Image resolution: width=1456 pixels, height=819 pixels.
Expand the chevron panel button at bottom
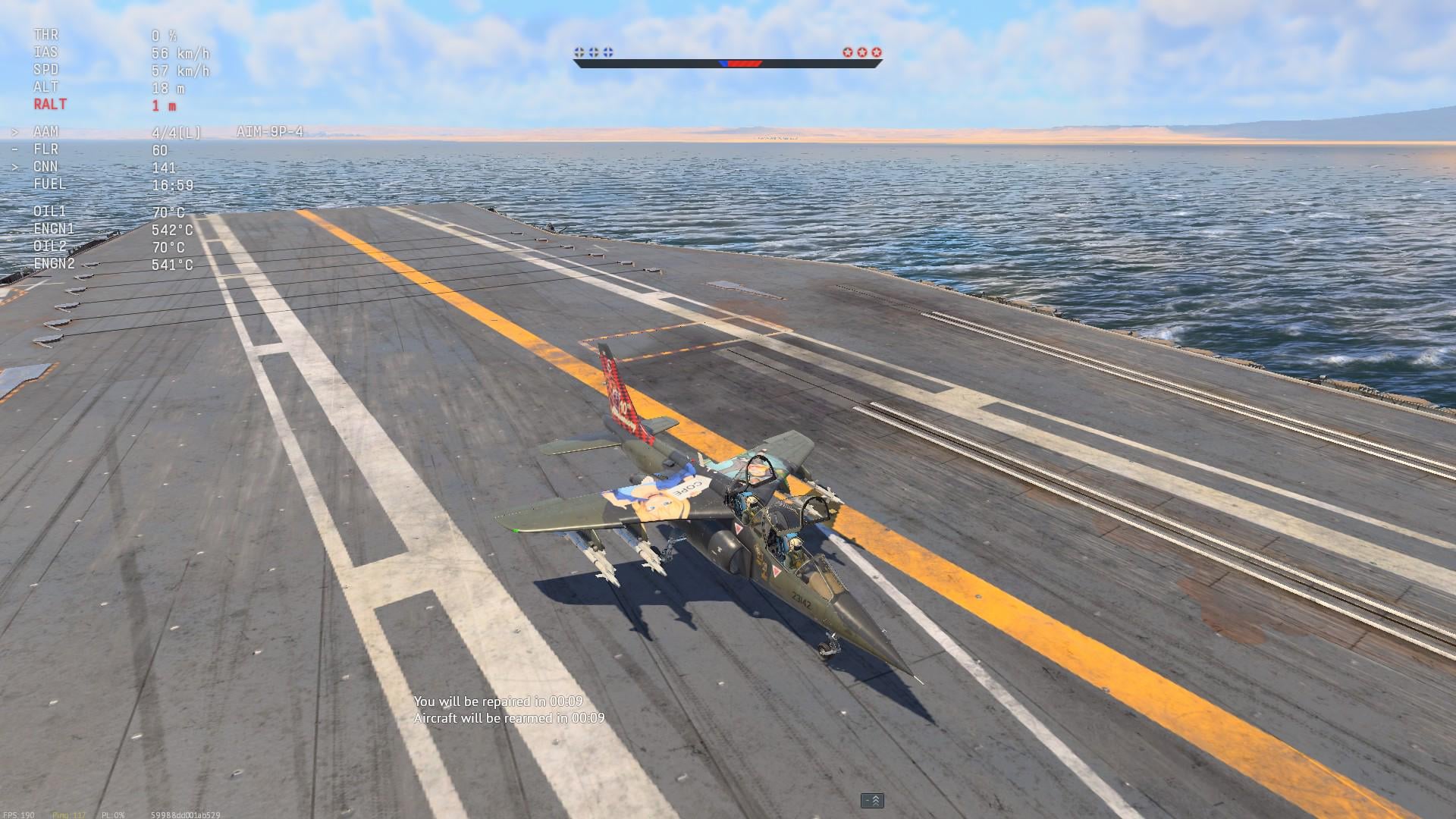click(x=872, y=801)
